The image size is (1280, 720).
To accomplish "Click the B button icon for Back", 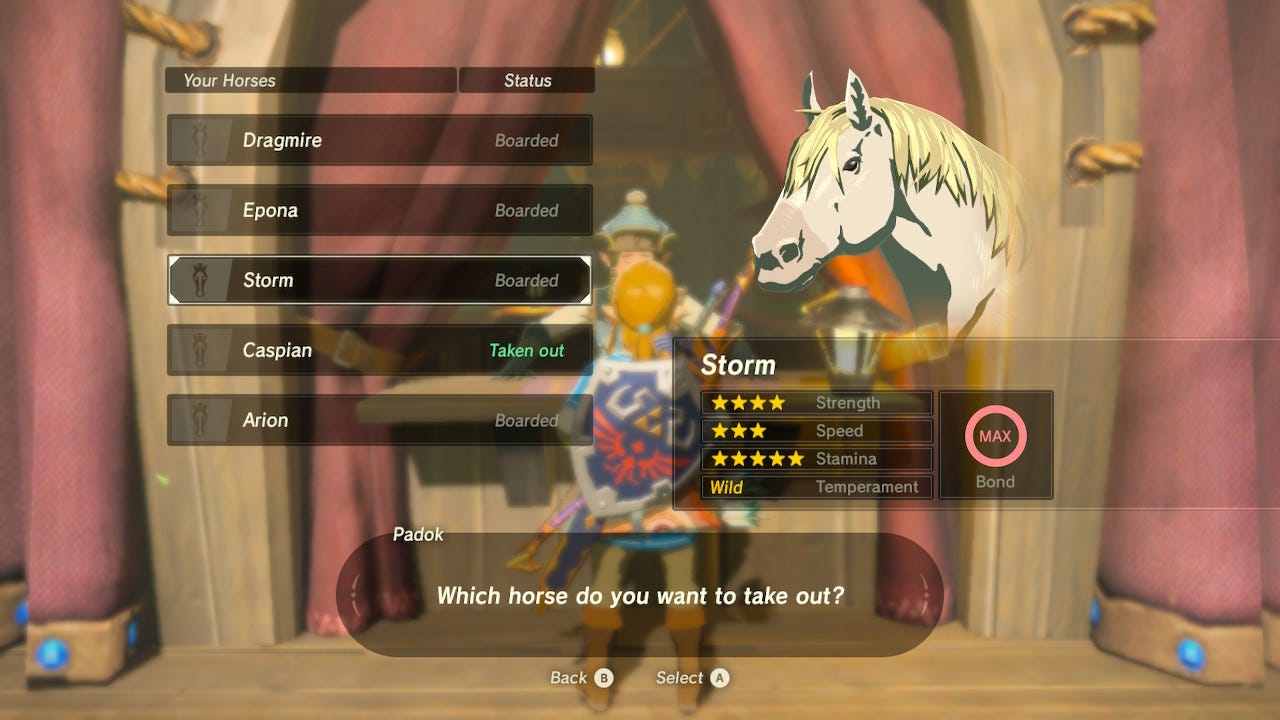I will tap(605, 677).
